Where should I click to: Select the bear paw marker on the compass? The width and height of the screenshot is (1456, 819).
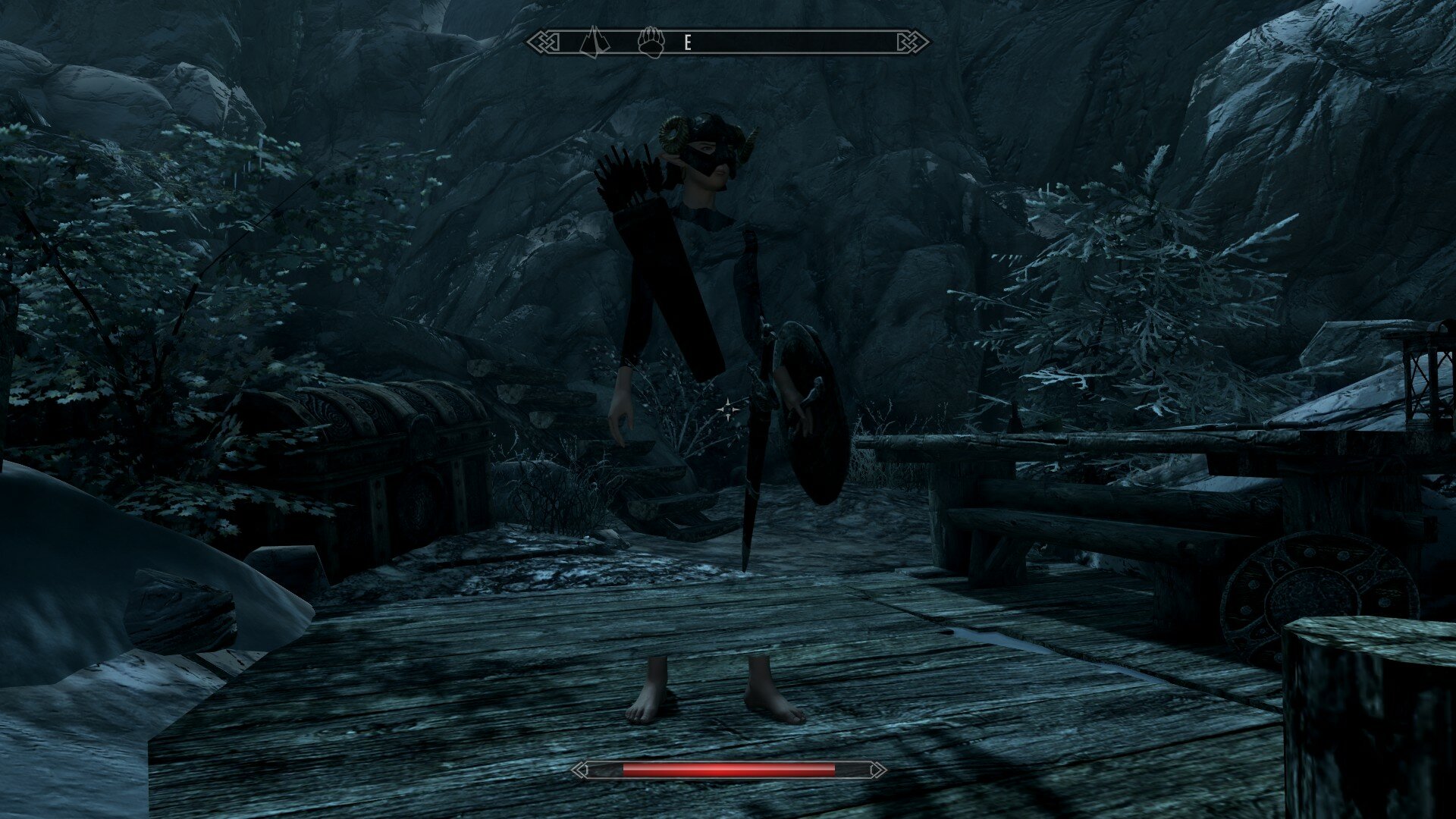click(x=651, y=42)
